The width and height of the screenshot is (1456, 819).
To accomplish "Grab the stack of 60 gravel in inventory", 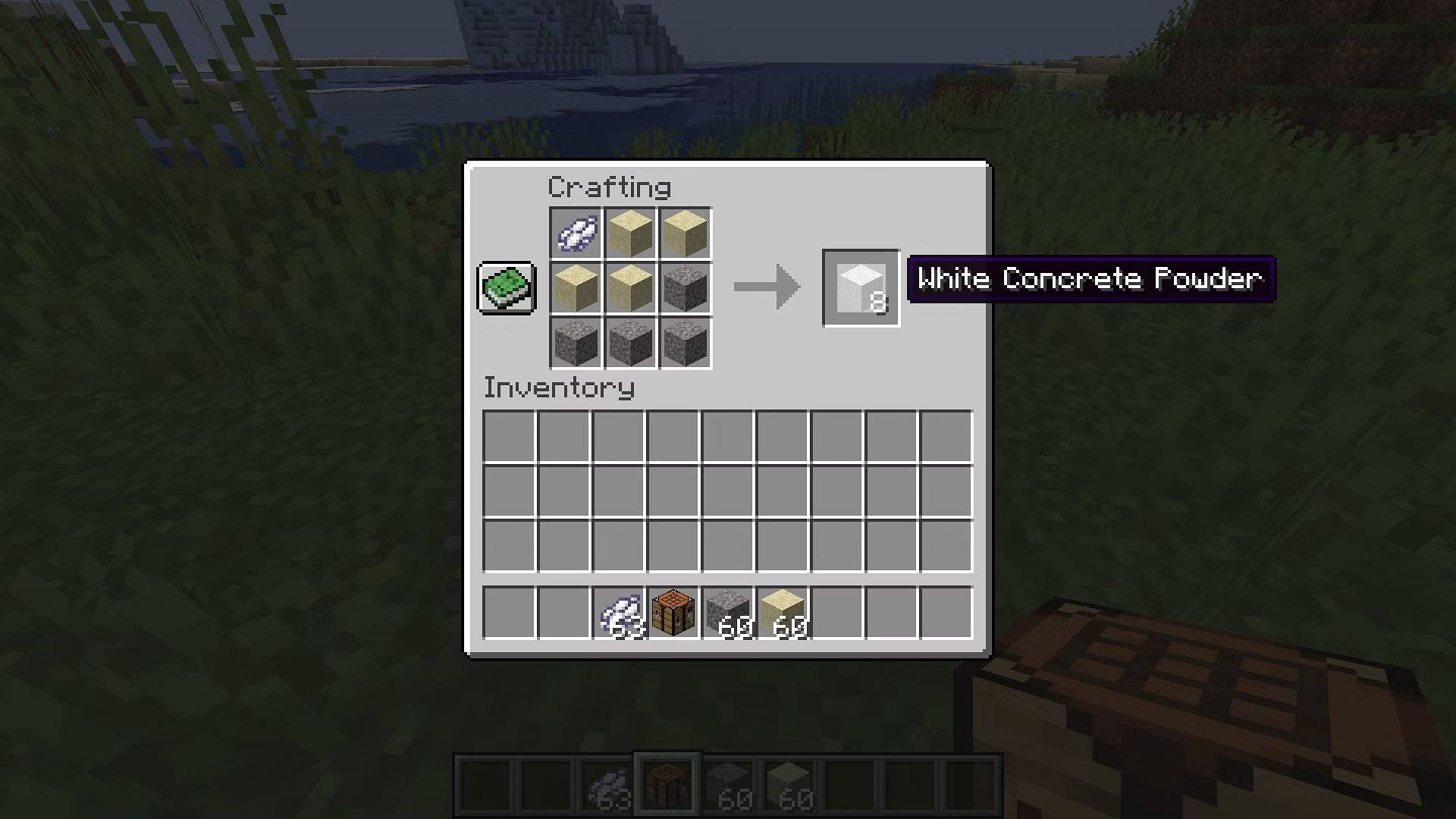I will click(x=729, y=613).
